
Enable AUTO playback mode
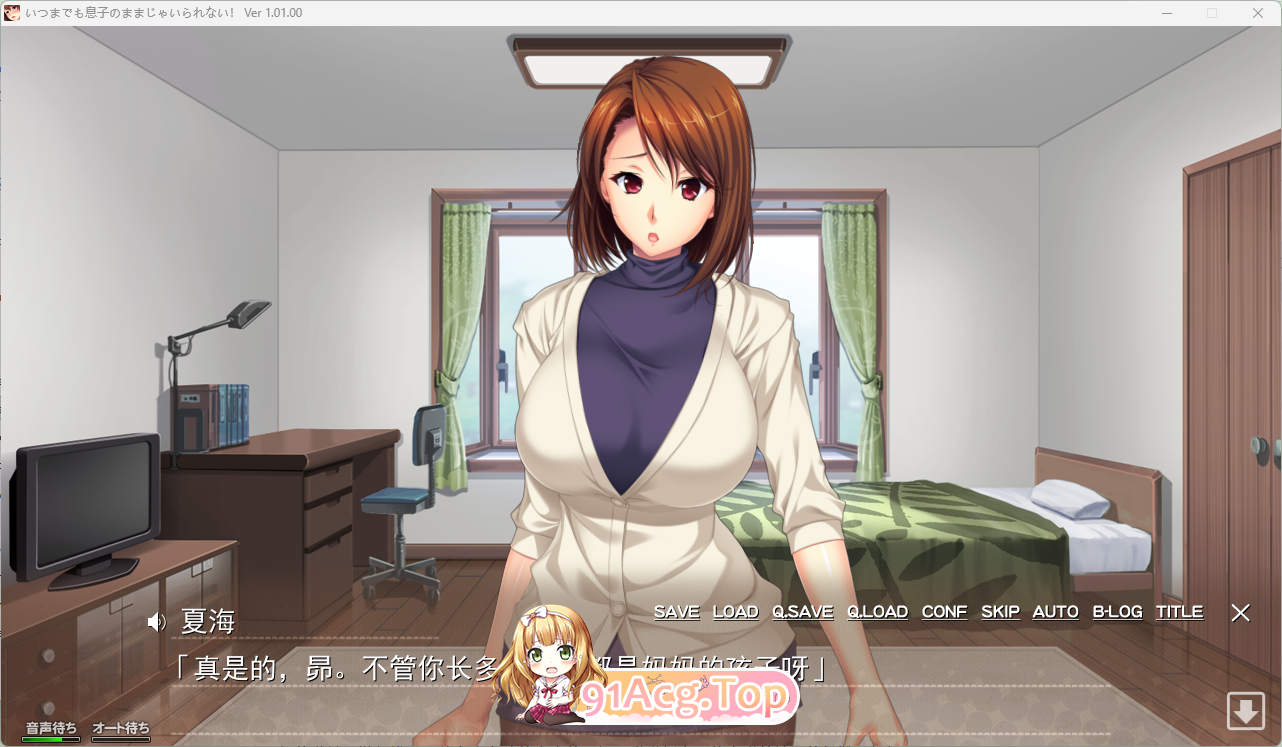pyautogui.click(x=1055, y=611)
